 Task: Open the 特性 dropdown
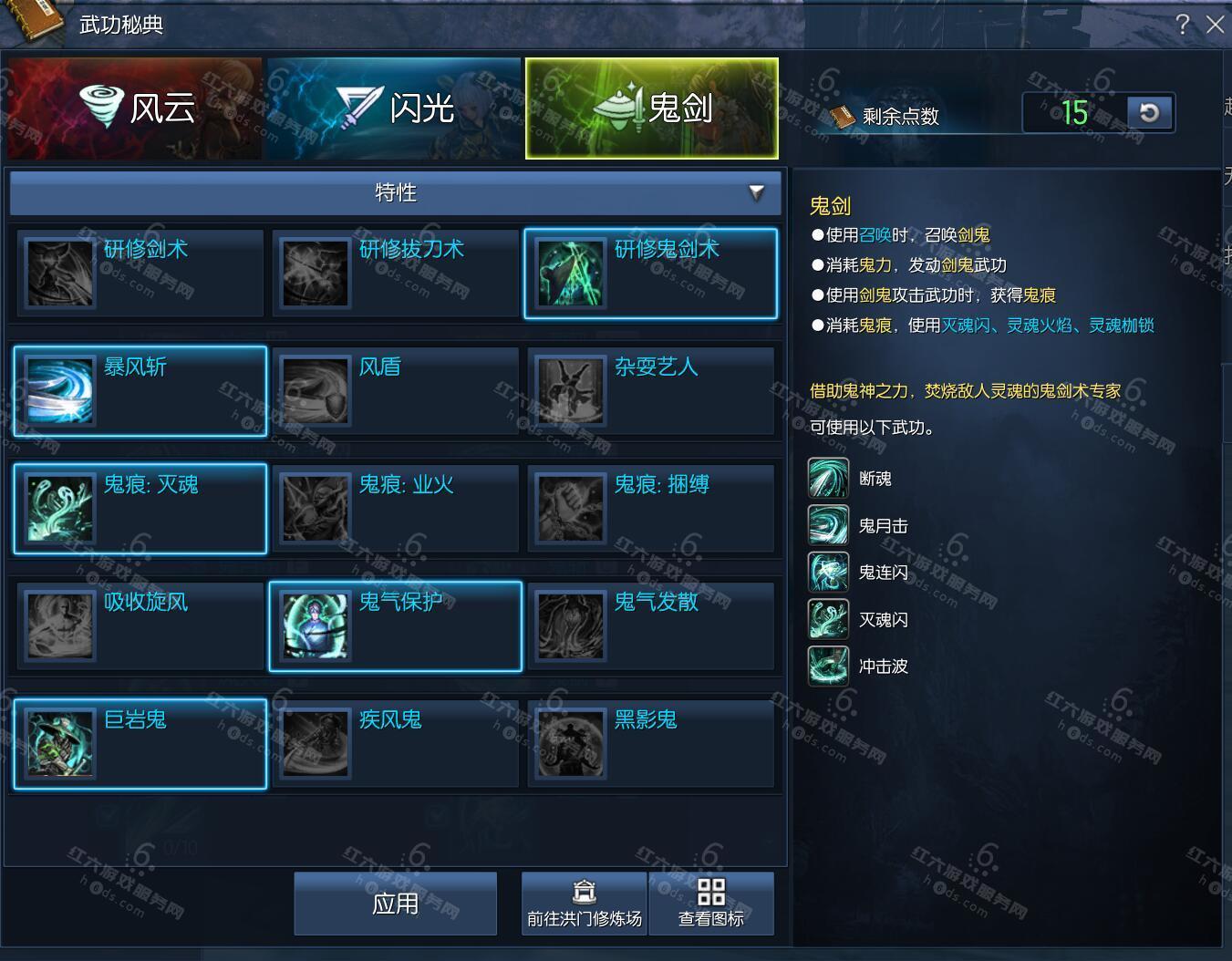(396, 192)
